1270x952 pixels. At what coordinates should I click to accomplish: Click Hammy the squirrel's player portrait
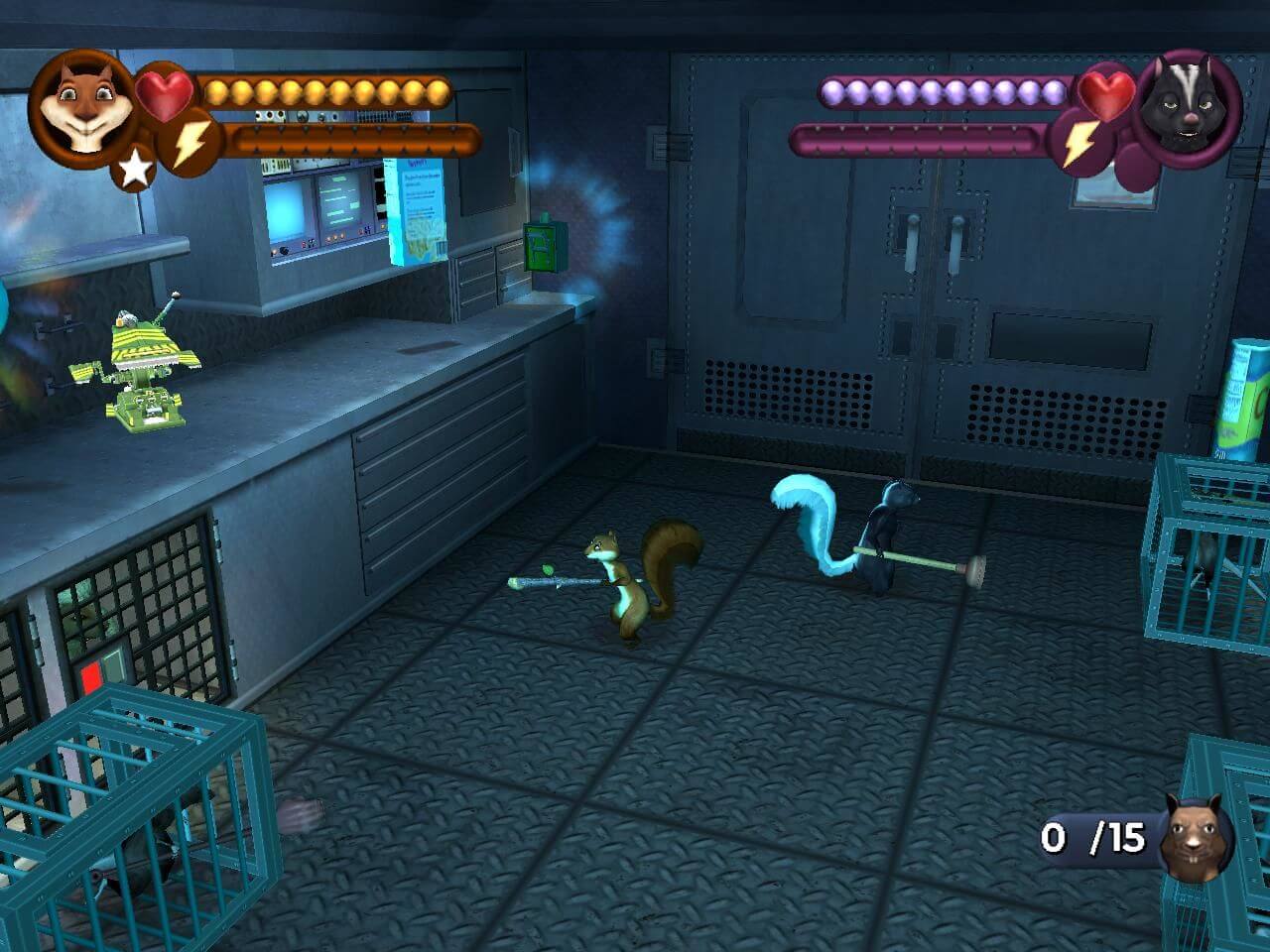79,102
